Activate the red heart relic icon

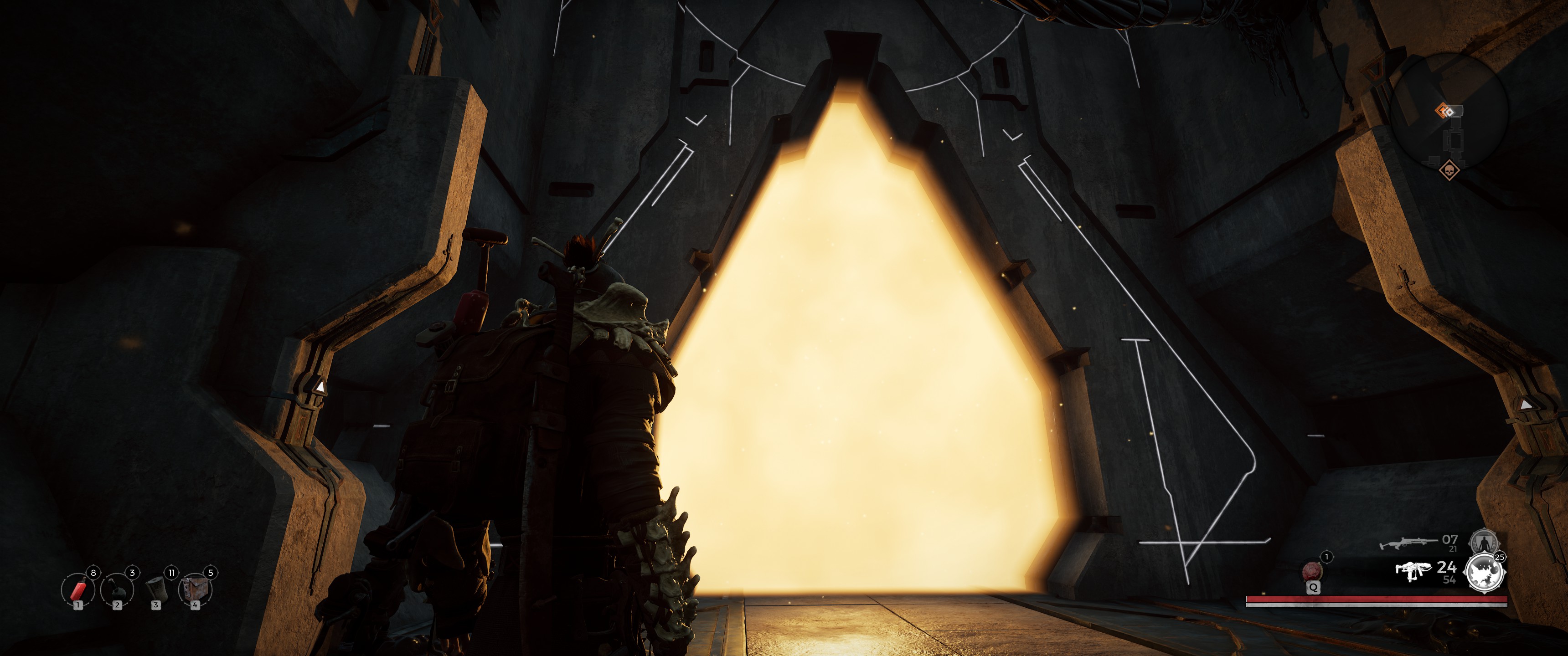pyautogui.click(x=1313, y=571)
